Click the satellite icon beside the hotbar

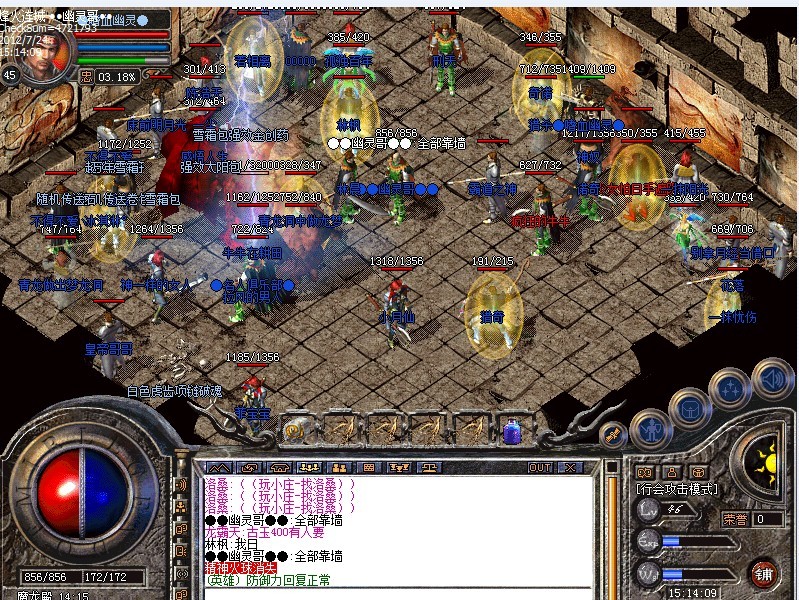click(612, 434)
